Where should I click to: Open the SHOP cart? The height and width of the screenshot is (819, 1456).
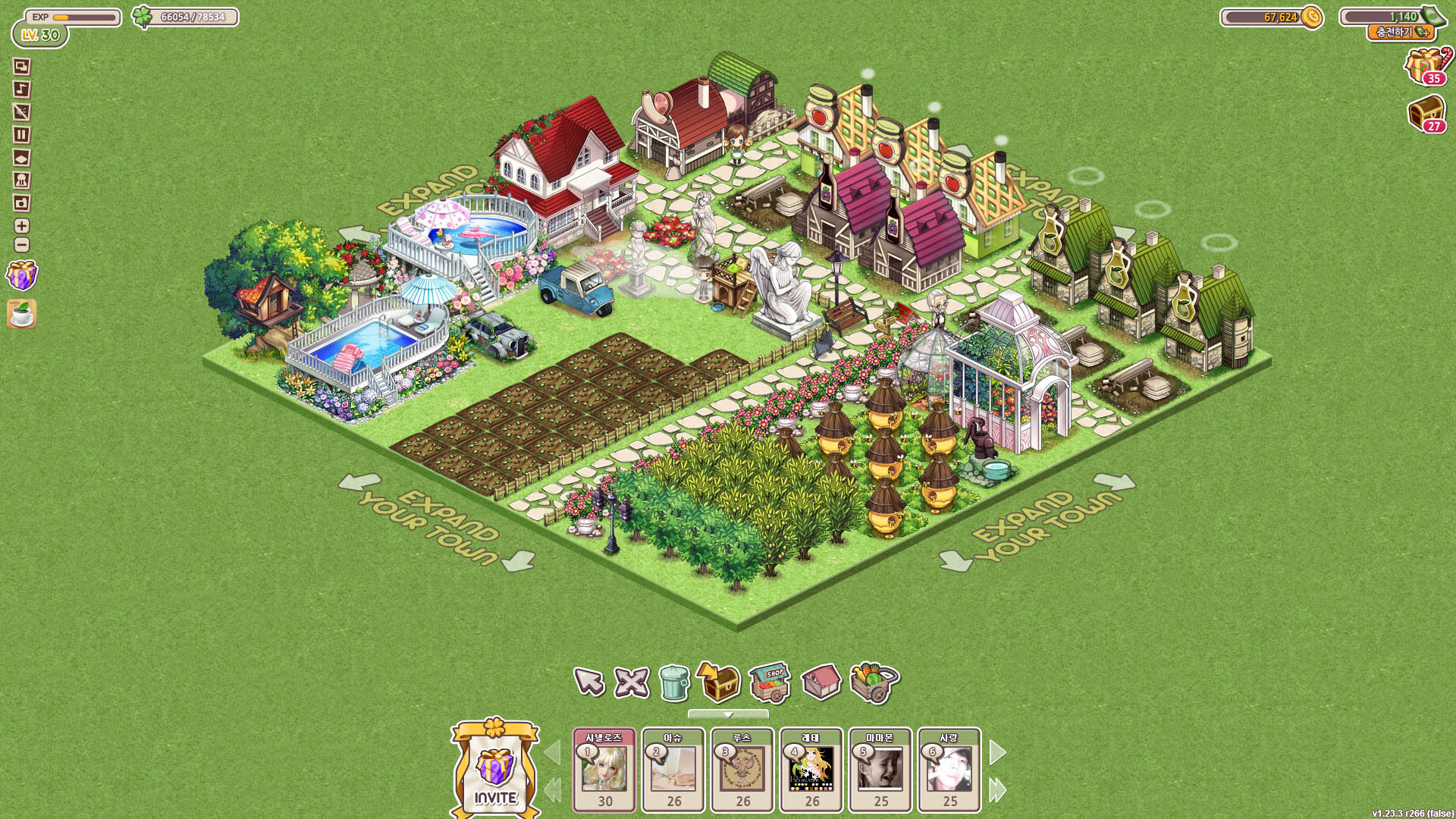pos(770,682)
